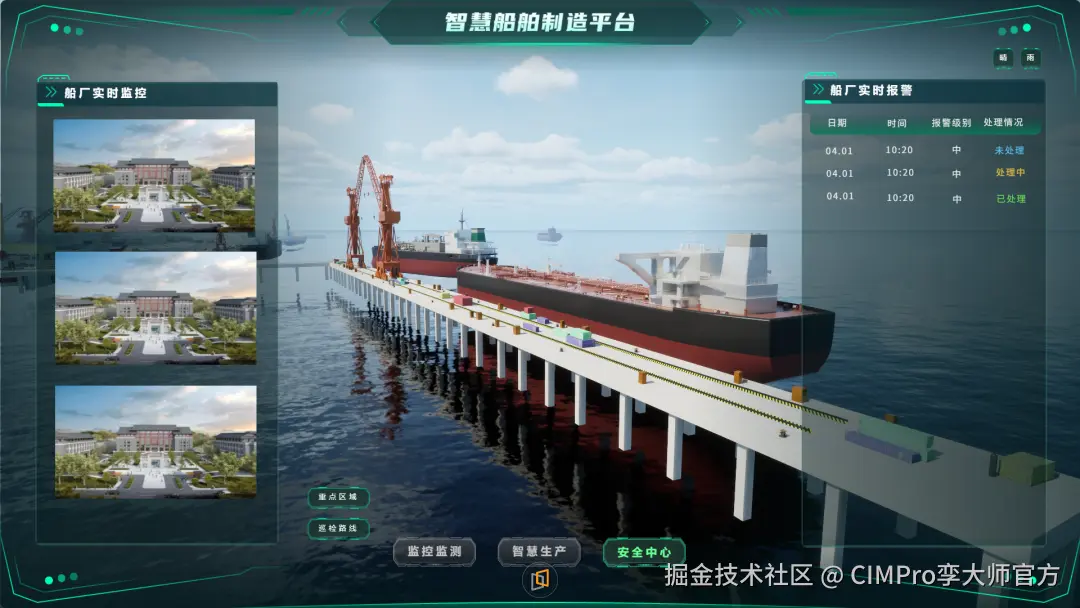Activate the 巡检路线 patrol route button
Image resolution: width=1080 pixels, height=608 pixels.
(338, 528)
